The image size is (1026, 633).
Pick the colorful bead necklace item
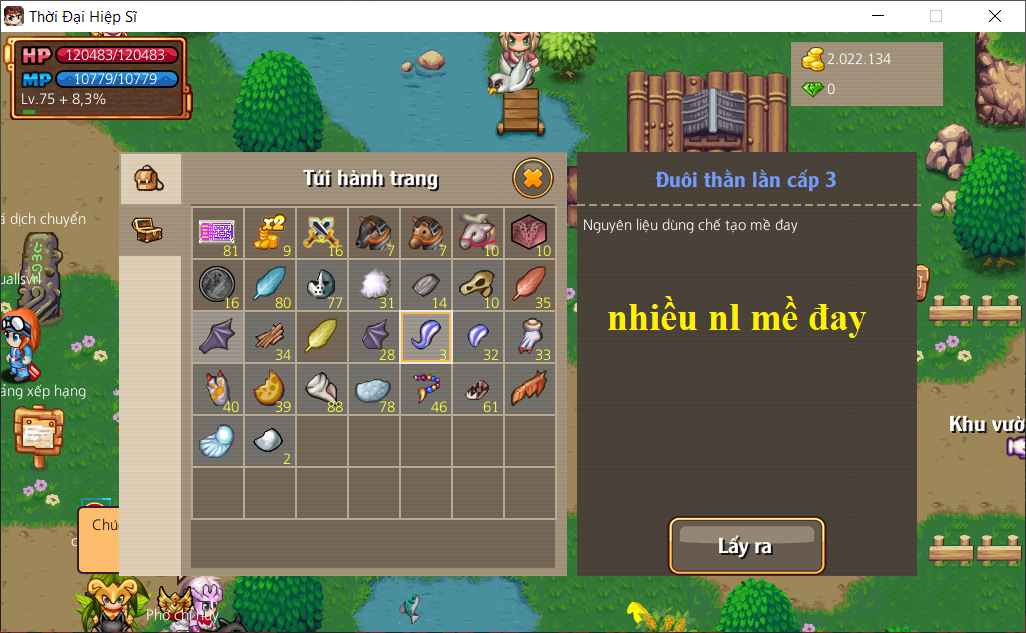pyautogui.click(x=426, y=389)
